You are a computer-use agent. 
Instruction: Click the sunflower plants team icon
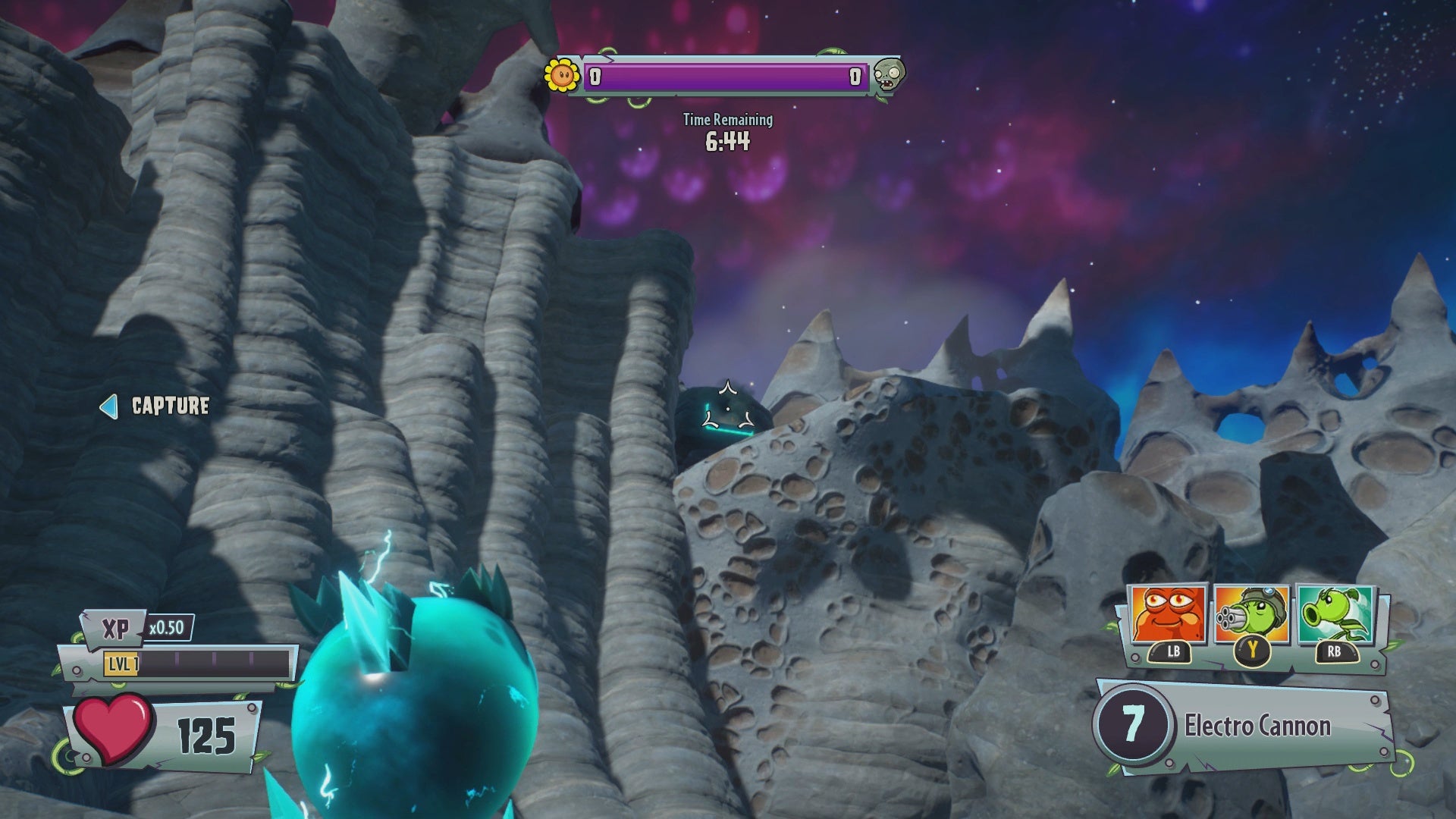point(562,75)
